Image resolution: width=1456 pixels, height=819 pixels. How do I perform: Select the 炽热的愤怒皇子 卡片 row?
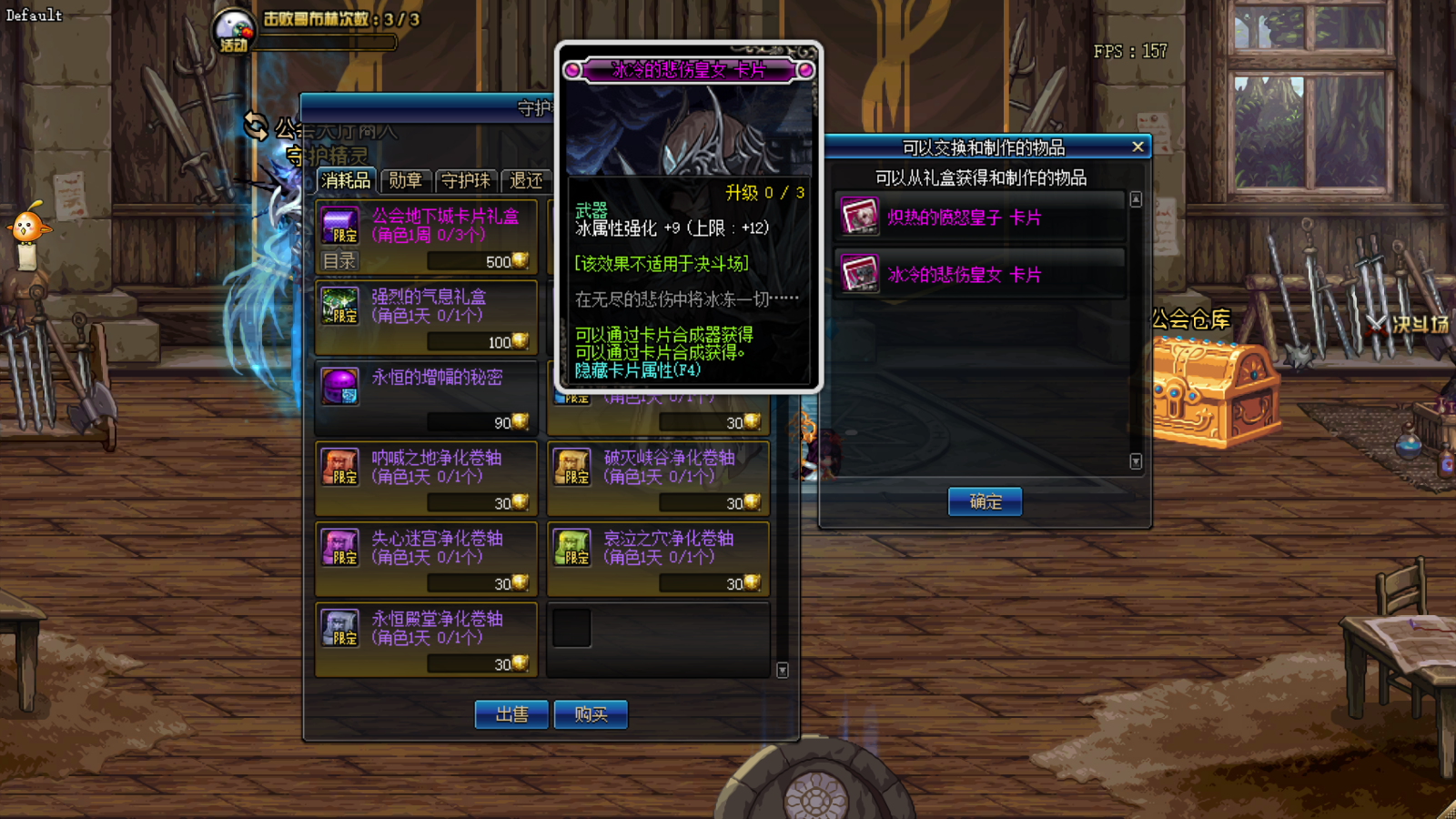tap(979, 217)
